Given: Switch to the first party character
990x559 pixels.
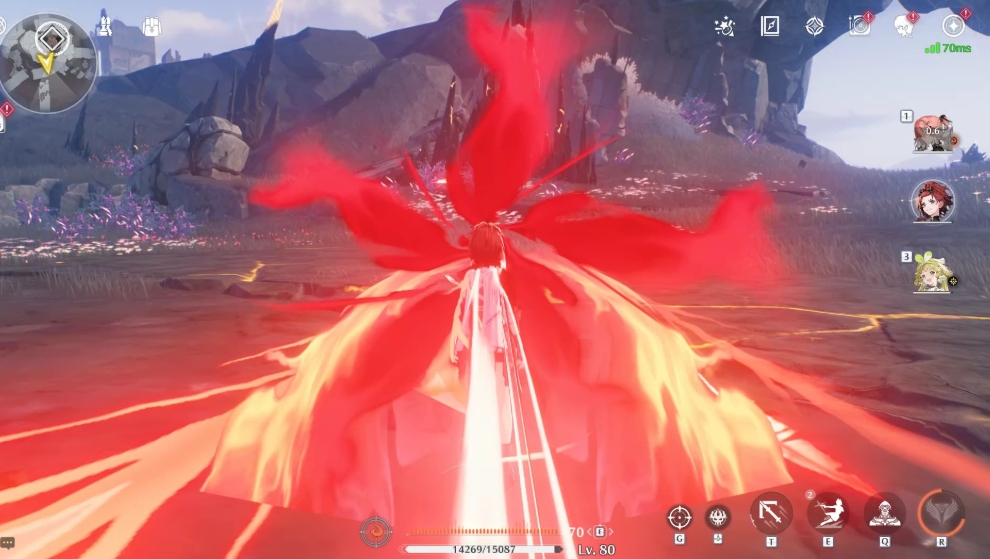Looking at the screenshot, I should (x=932, y=134).
